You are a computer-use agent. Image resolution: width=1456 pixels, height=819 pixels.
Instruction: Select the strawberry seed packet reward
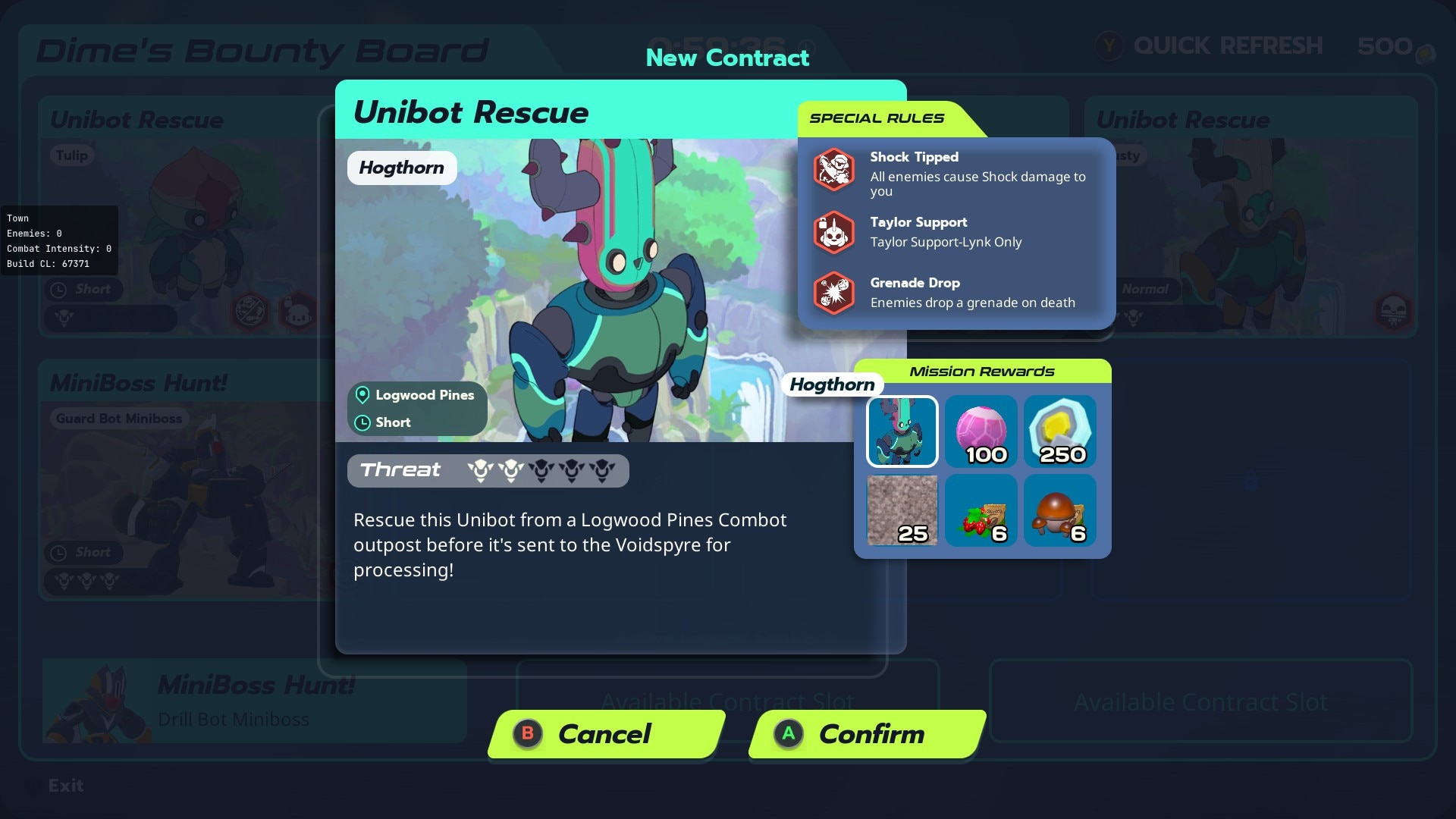point(981,510)
